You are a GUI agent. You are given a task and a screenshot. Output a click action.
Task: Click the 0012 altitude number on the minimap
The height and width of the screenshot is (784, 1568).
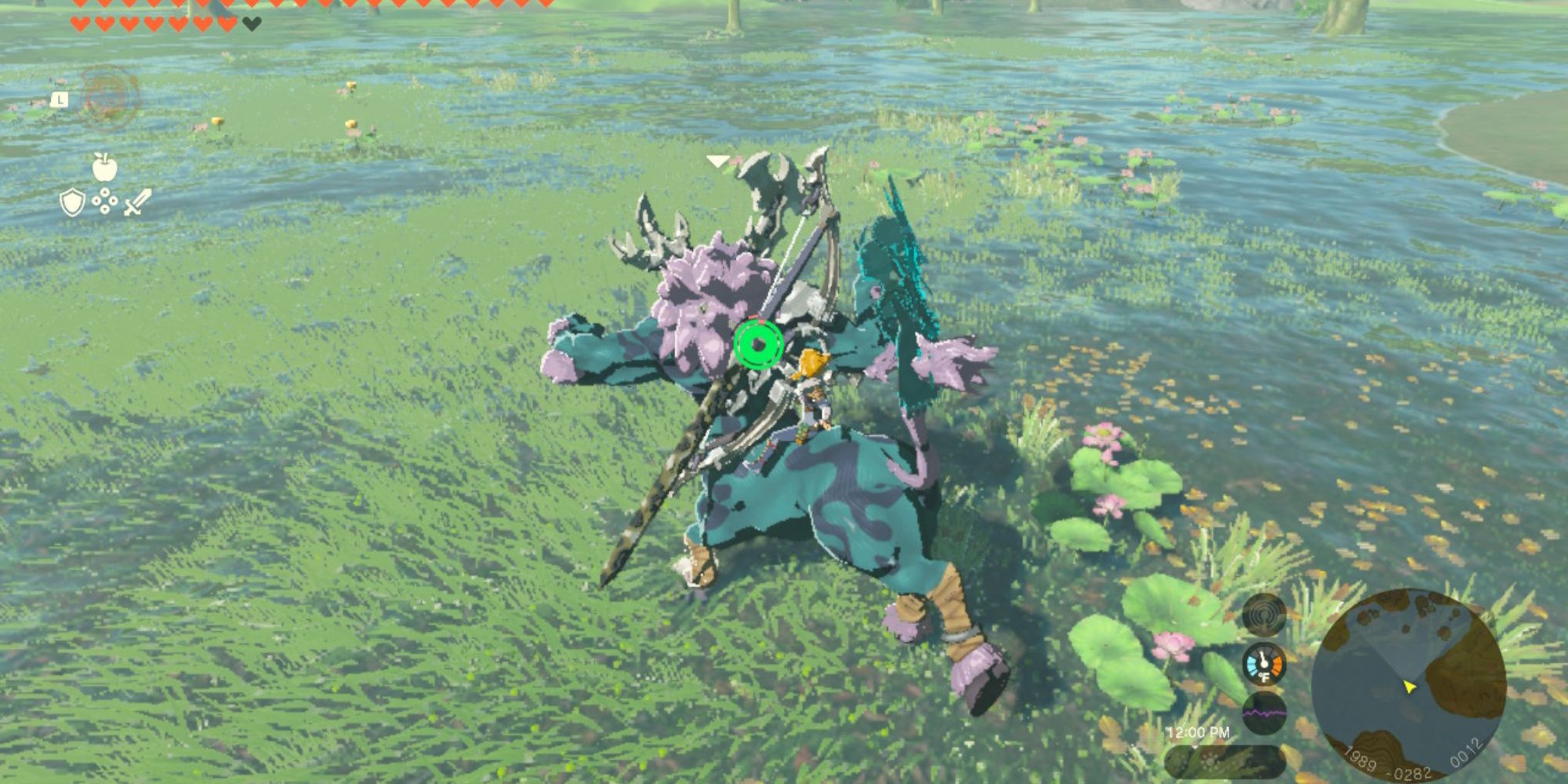coord(1466,753)
